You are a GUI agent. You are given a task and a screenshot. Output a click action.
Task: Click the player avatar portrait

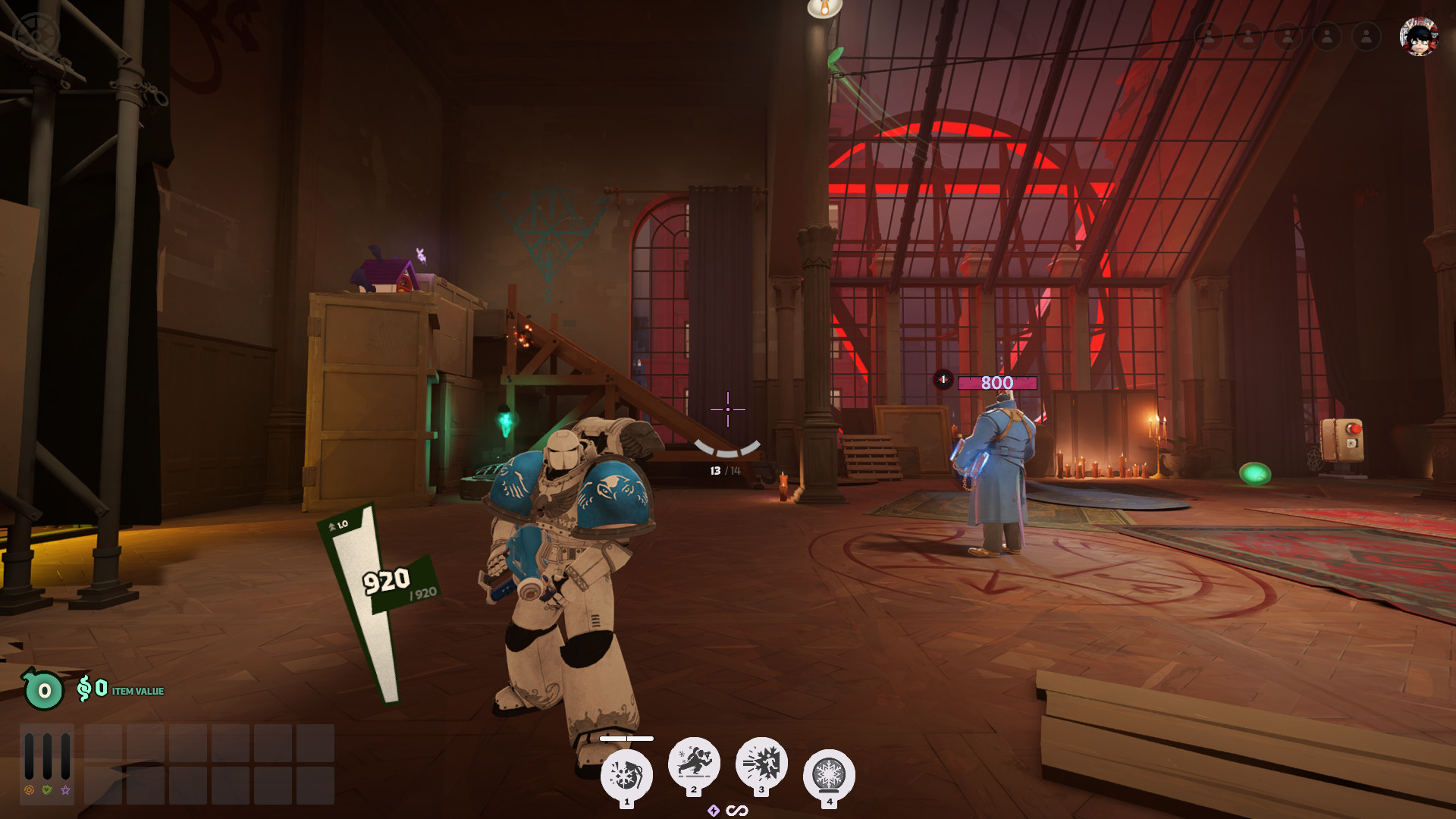1419,36
